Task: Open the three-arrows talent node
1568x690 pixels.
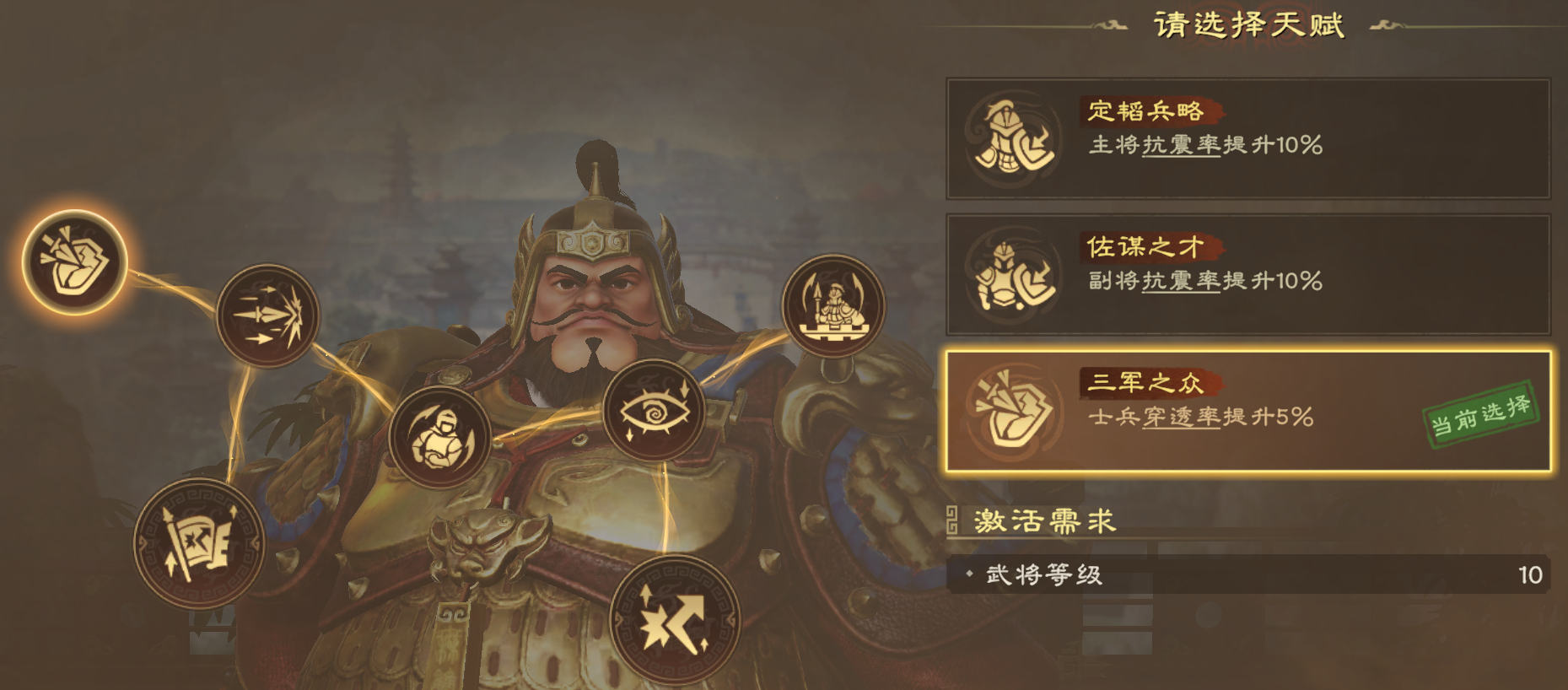Action: (x=267, y=315)
